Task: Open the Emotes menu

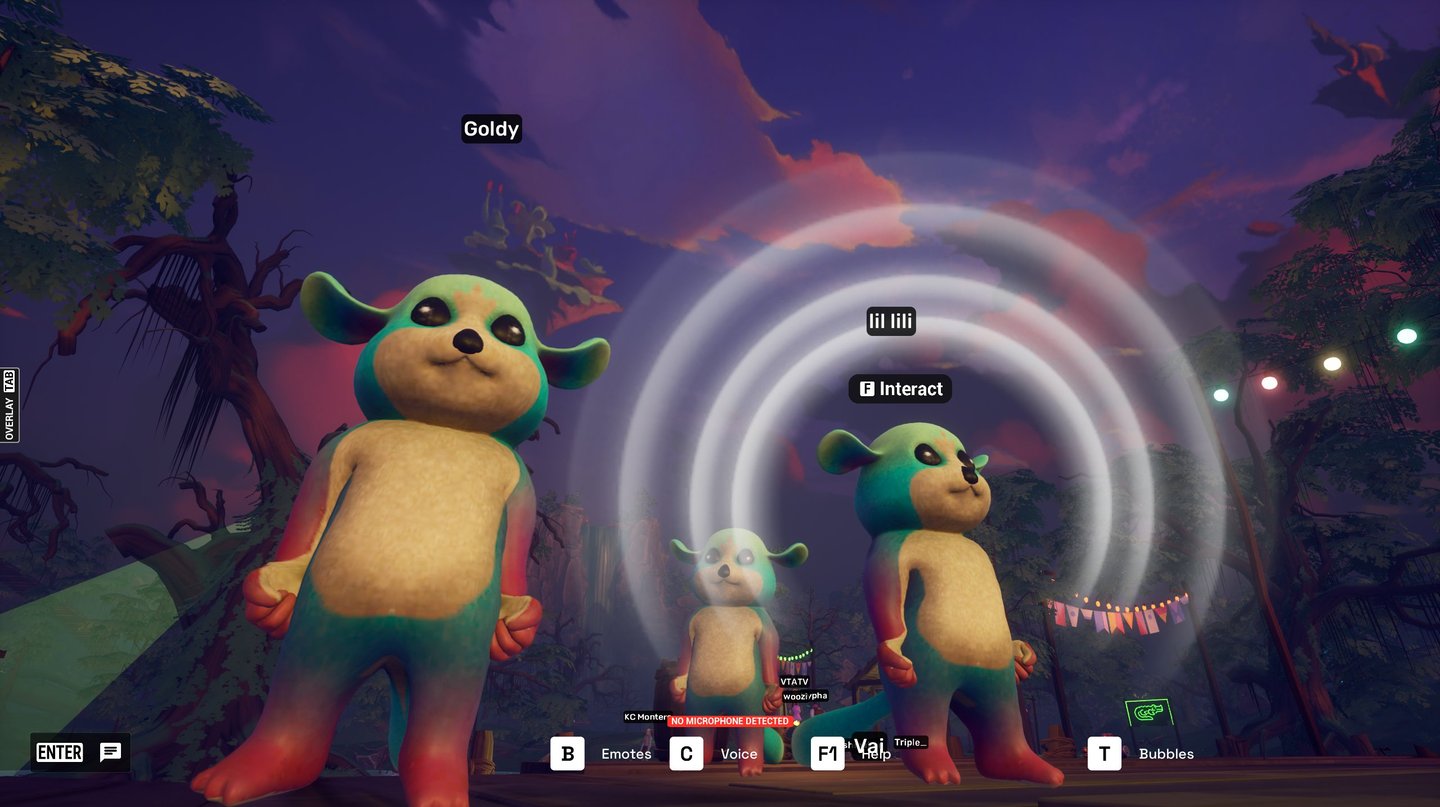Action: 568,754
